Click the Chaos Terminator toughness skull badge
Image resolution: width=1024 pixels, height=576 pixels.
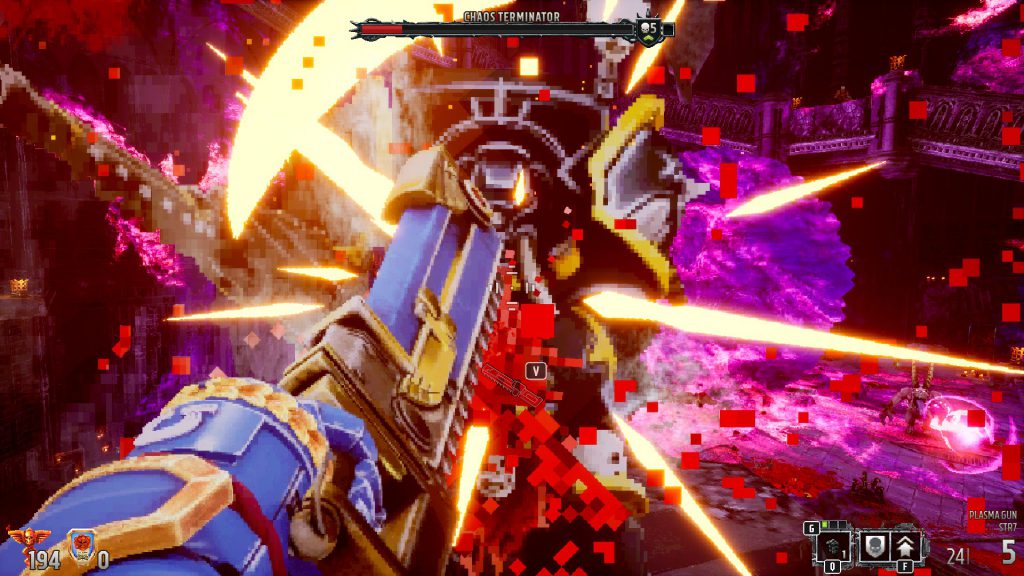click(x=650, y=29)
